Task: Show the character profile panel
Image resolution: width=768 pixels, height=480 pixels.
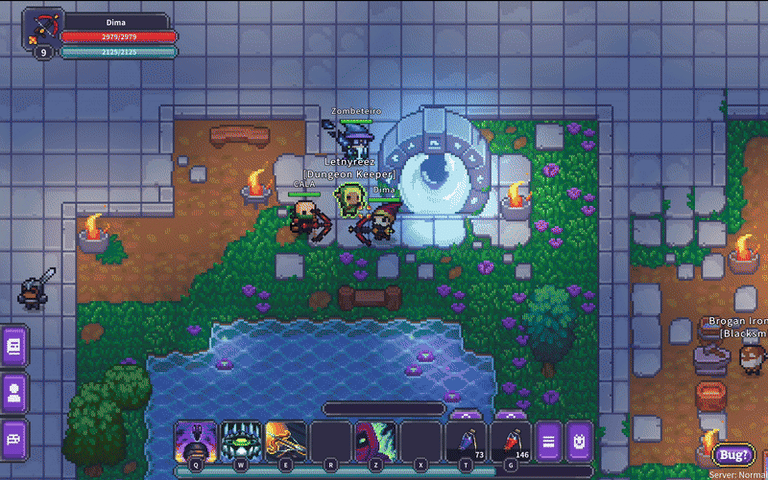Action: point(15,392)
